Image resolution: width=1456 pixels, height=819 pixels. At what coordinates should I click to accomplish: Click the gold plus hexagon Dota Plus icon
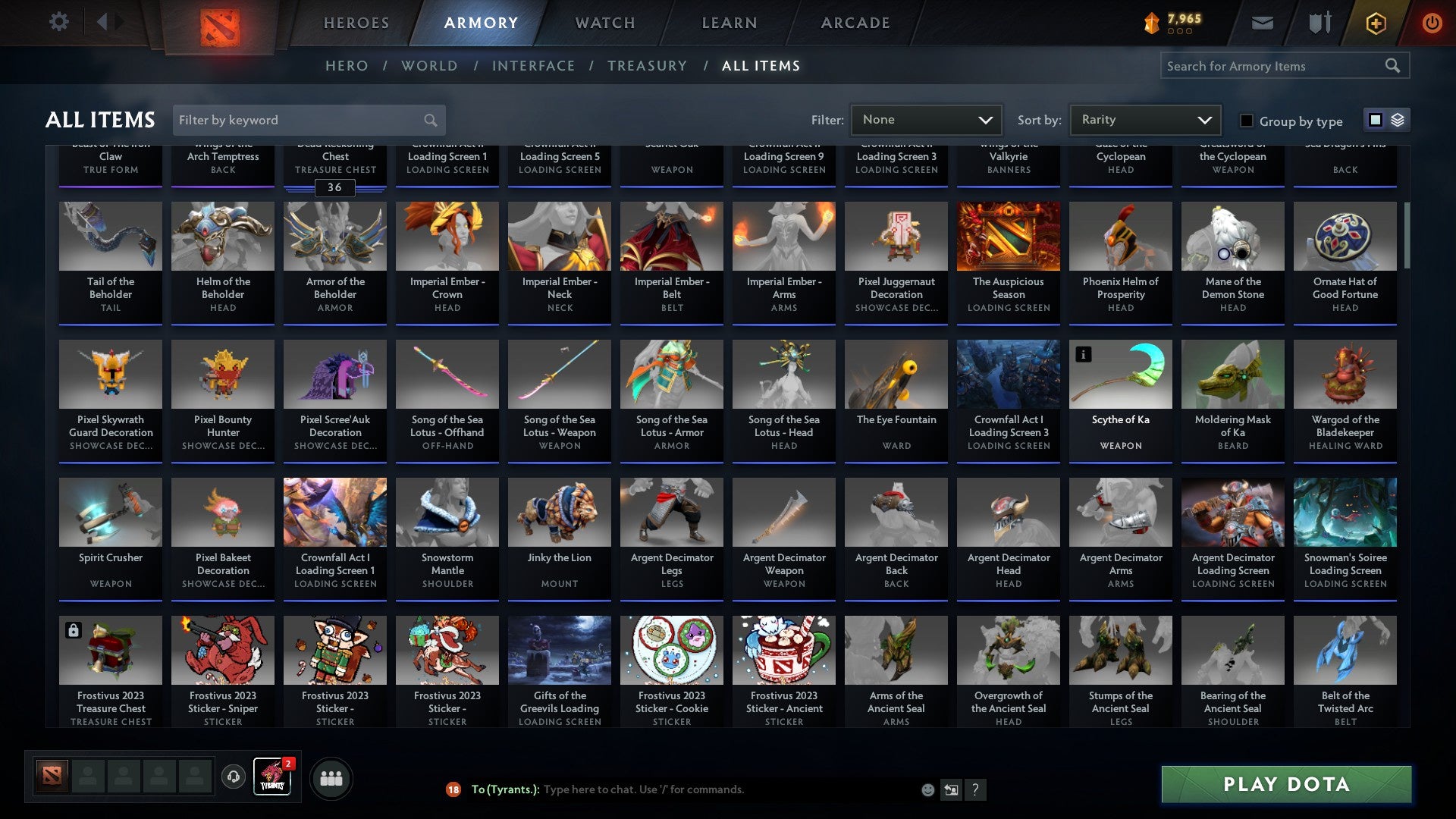pyautogui.click(x=1375, y=23)
